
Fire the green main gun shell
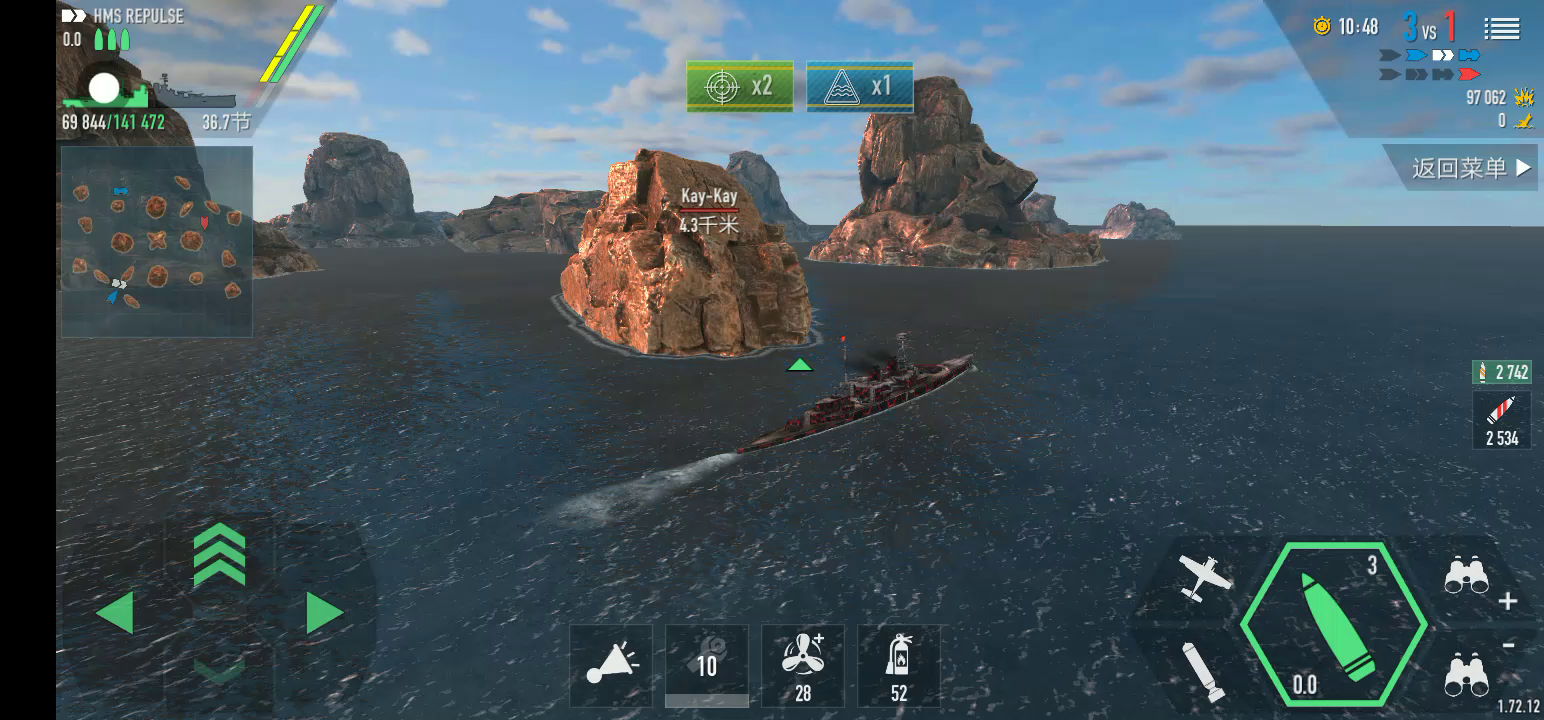[1333, 626]
